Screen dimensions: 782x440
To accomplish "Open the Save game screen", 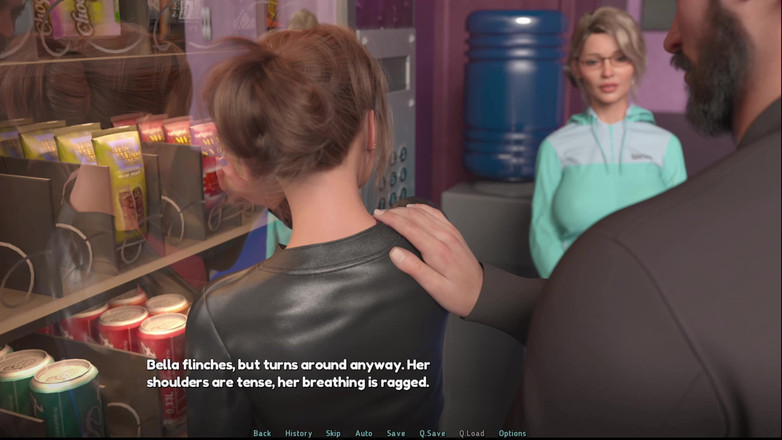I will click(x=396, y=433).
